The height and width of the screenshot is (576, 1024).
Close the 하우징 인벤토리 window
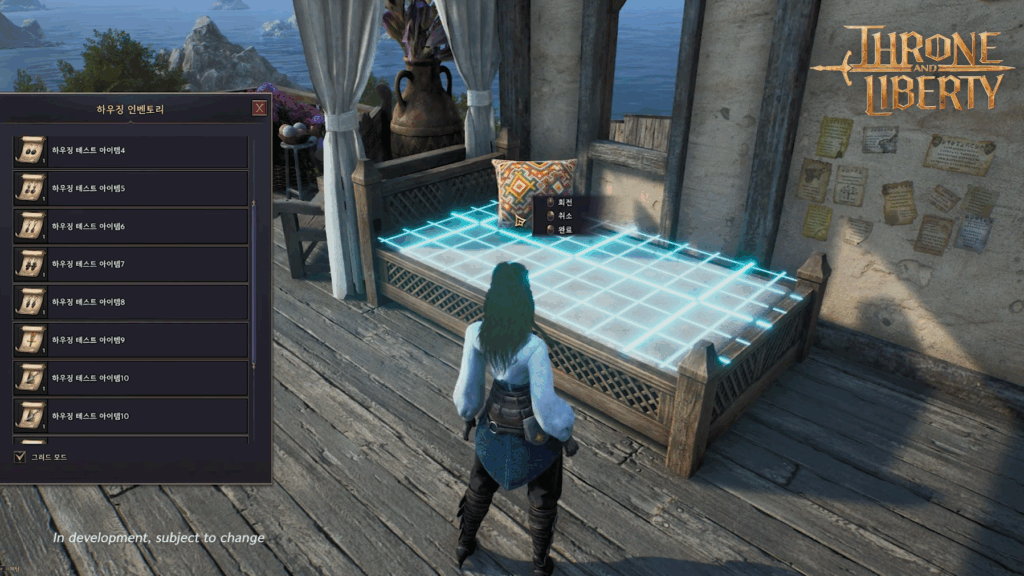tap(260, 108)
